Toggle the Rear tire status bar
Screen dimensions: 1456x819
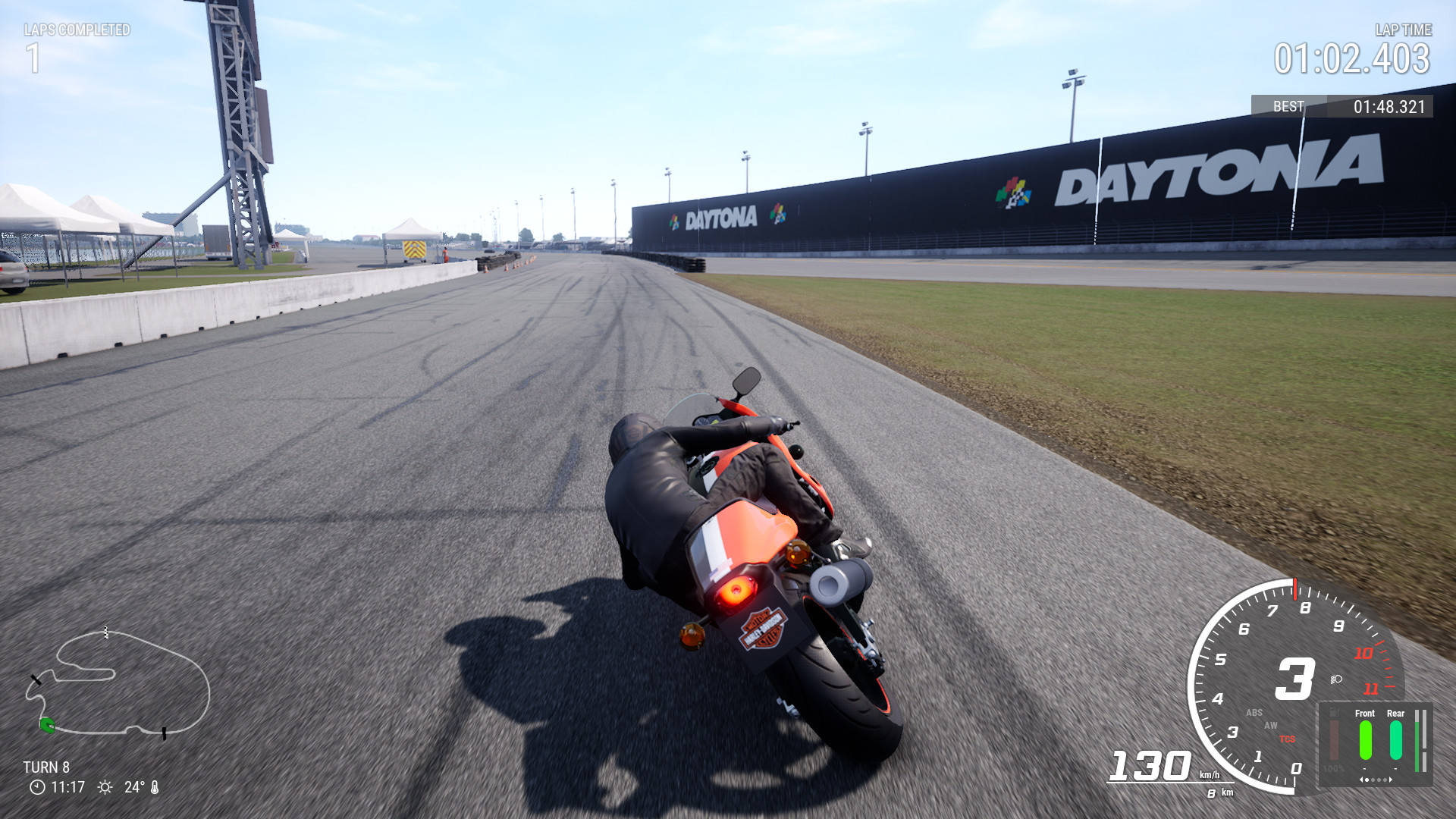coord(1395,740)
